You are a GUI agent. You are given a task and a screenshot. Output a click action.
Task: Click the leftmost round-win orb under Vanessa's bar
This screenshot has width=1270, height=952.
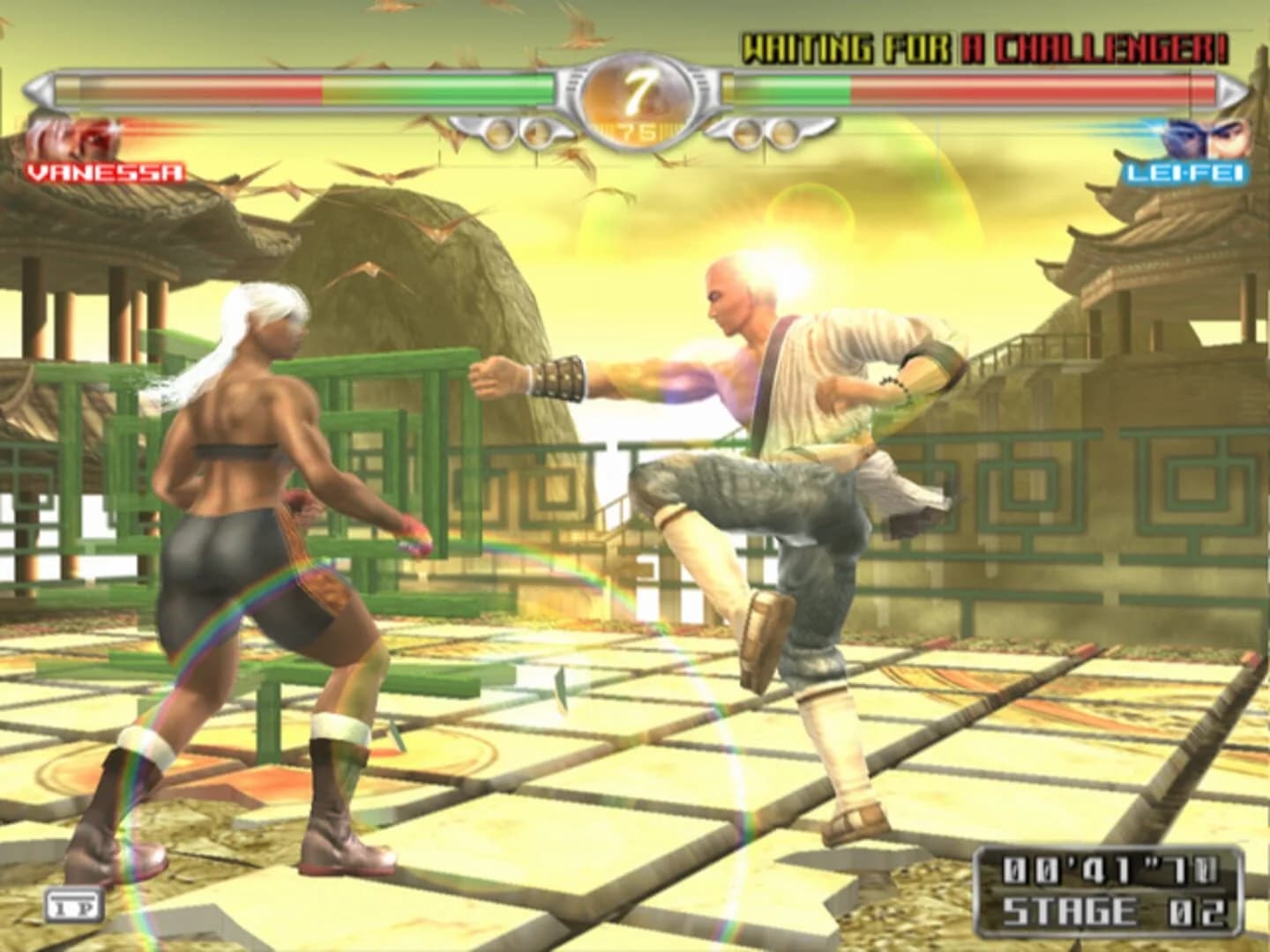(497, 134)
